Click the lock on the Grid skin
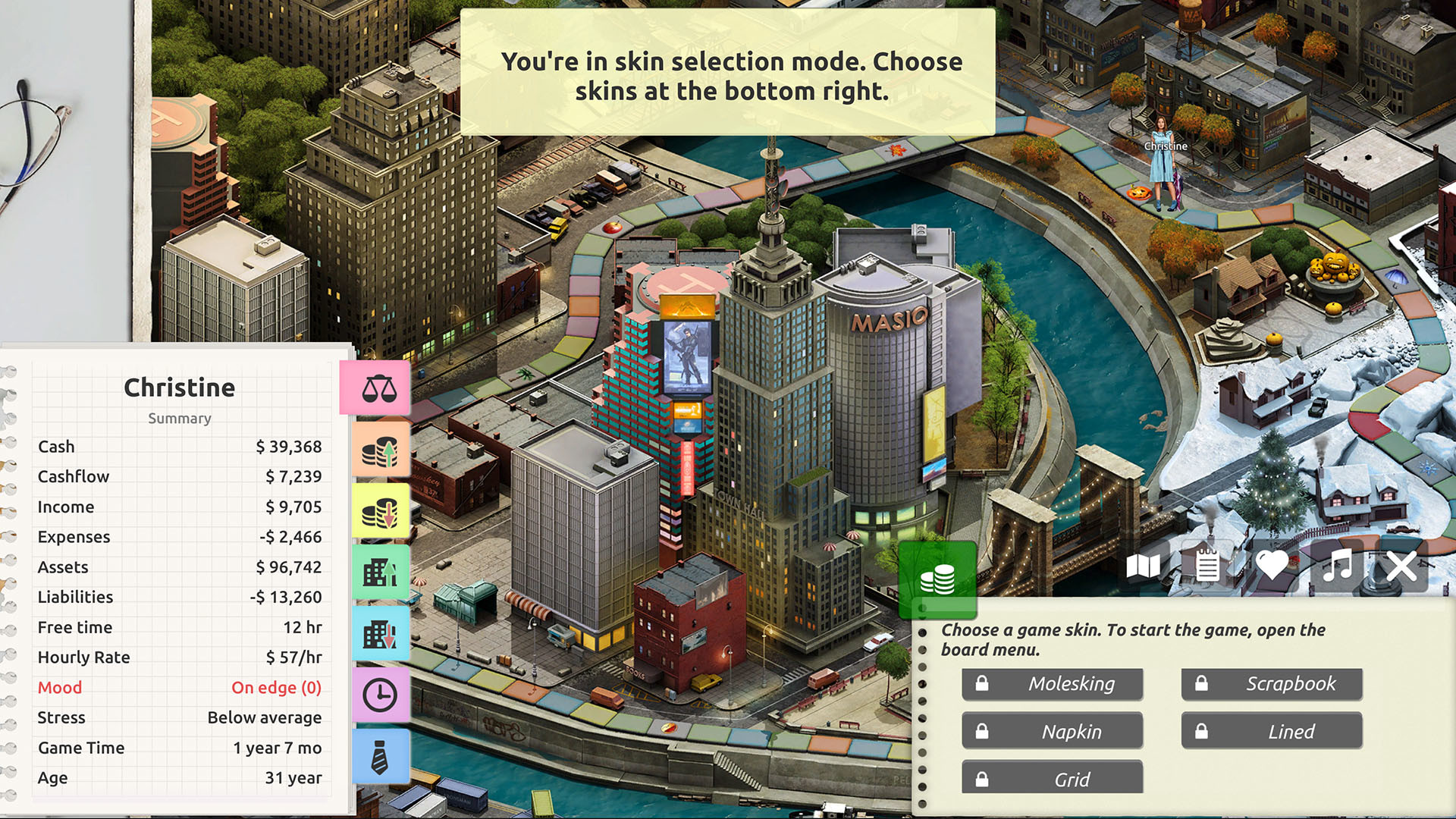The image size is (1456, 819). click(x=983, y=778)
